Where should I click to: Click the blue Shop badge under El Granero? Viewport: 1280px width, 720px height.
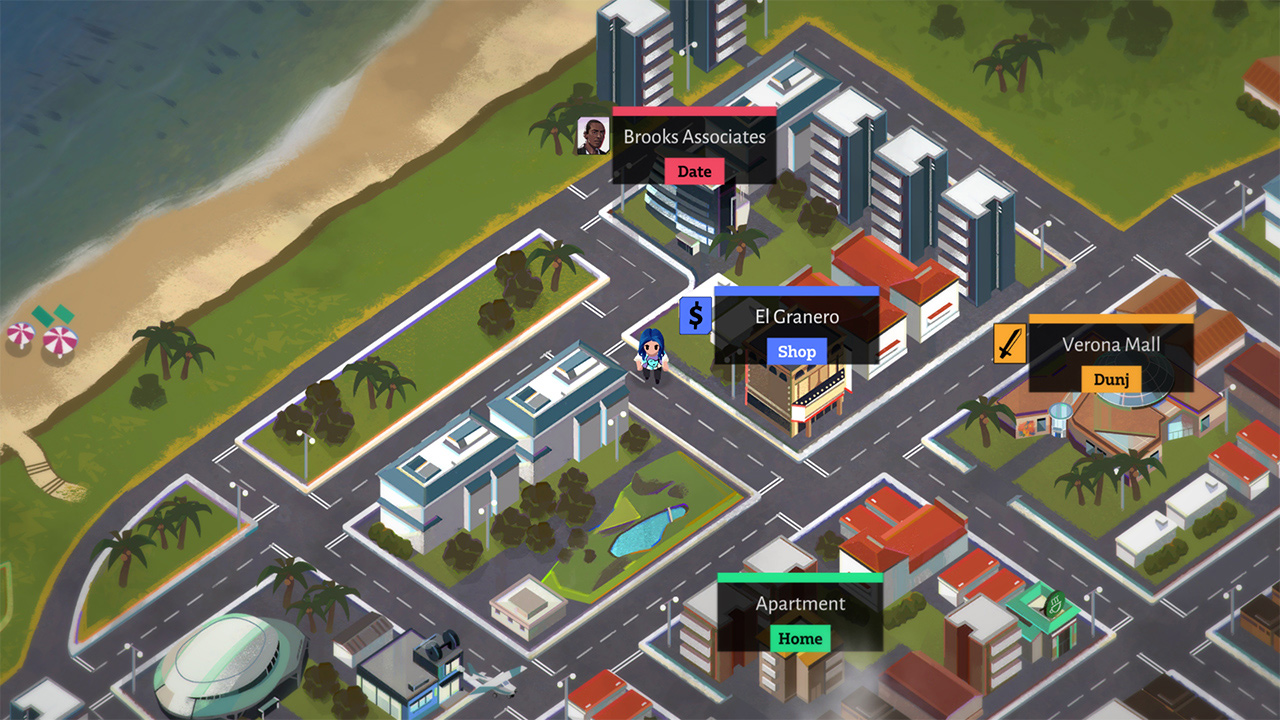pos(796,351)
